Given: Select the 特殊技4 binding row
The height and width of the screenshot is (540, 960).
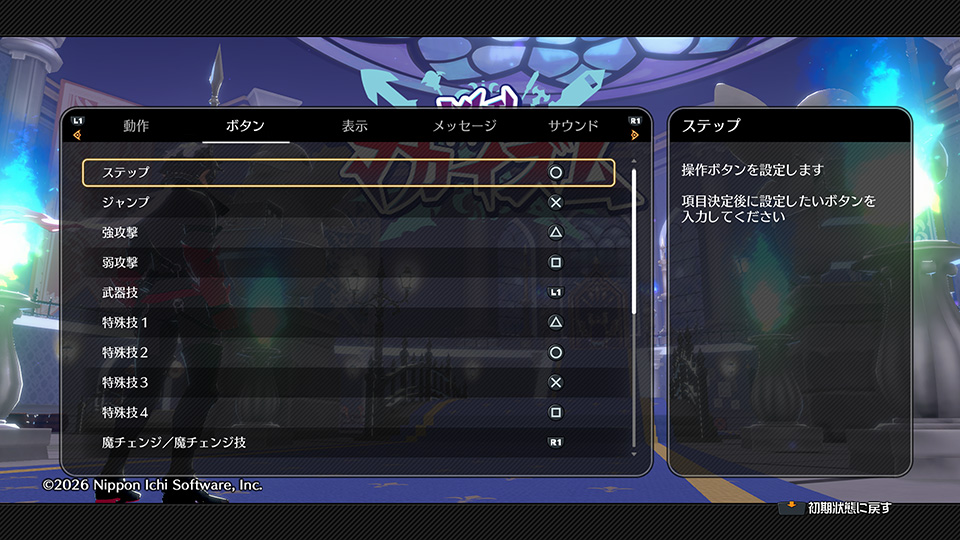Looking at the screenshot, I should coord(348,412).
